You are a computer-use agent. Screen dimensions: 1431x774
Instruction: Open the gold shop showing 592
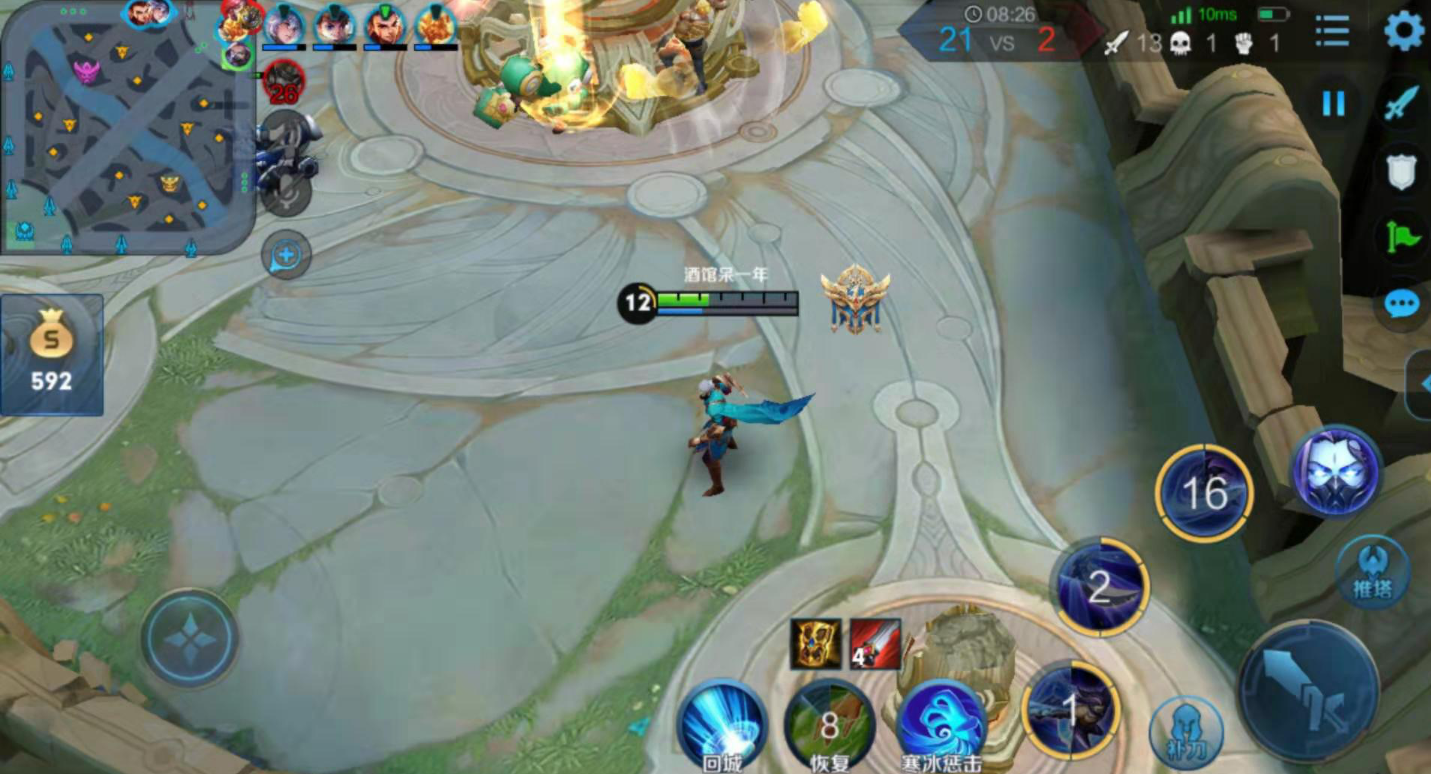point(51,354)
